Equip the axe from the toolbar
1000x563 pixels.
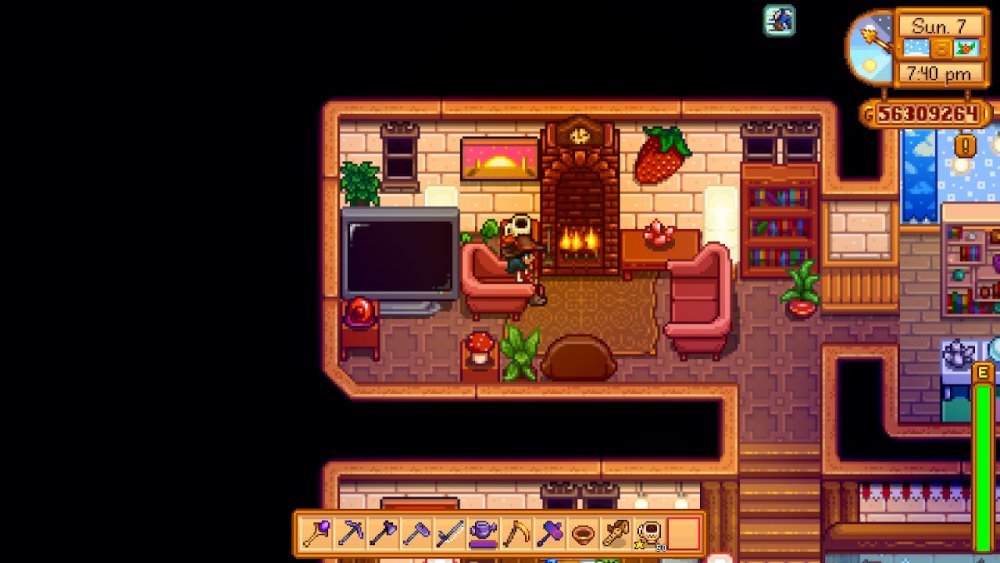click(x=383, y=533)
